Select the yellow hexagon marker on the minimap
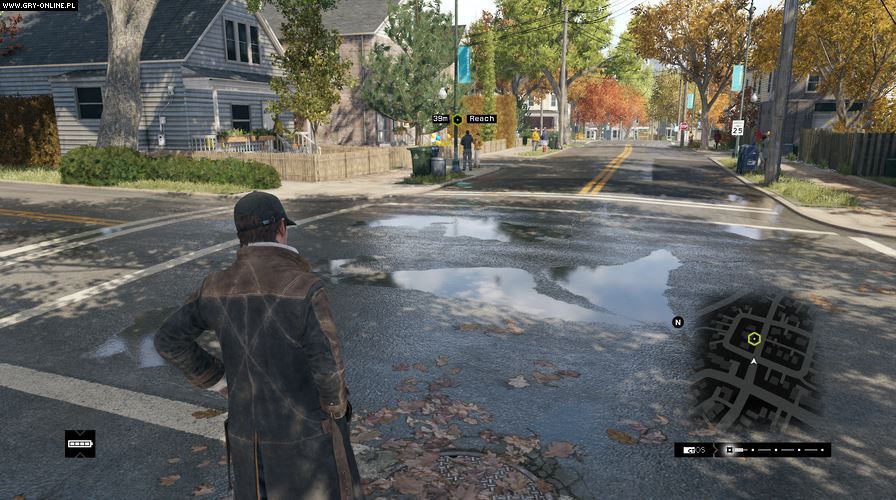Image resolution: width=896 pixels, height=500 pixels. [x=754, y=339]
